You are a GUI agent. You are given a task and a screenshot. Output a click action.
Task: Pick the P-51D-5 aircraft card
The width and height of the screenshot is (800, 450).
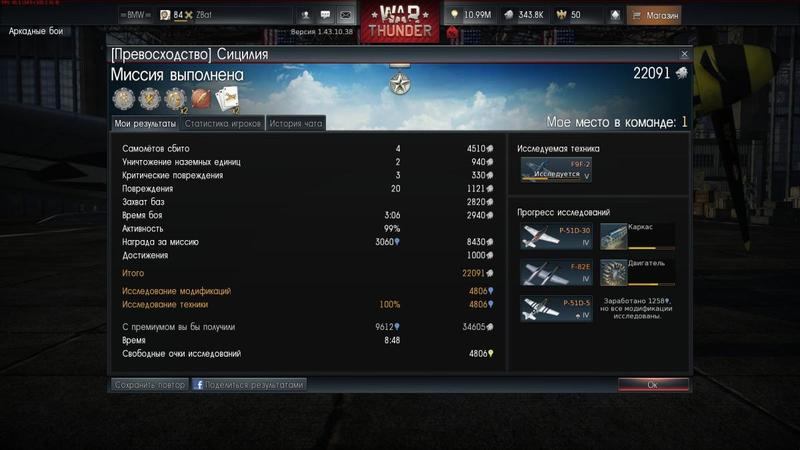(x=556, y=308)
